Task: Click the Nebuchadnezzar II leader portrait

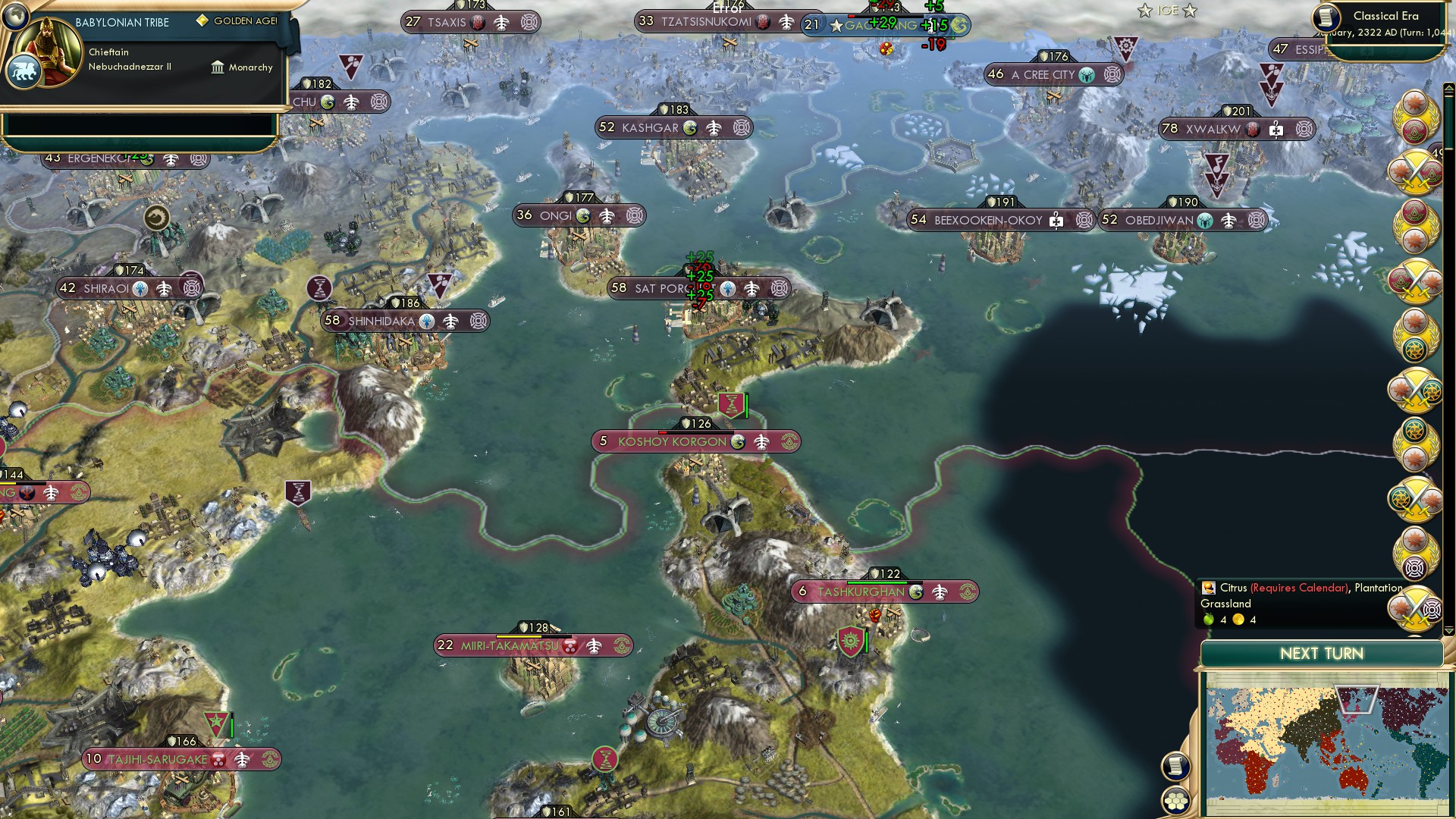Action: click(x=49, y=53)
